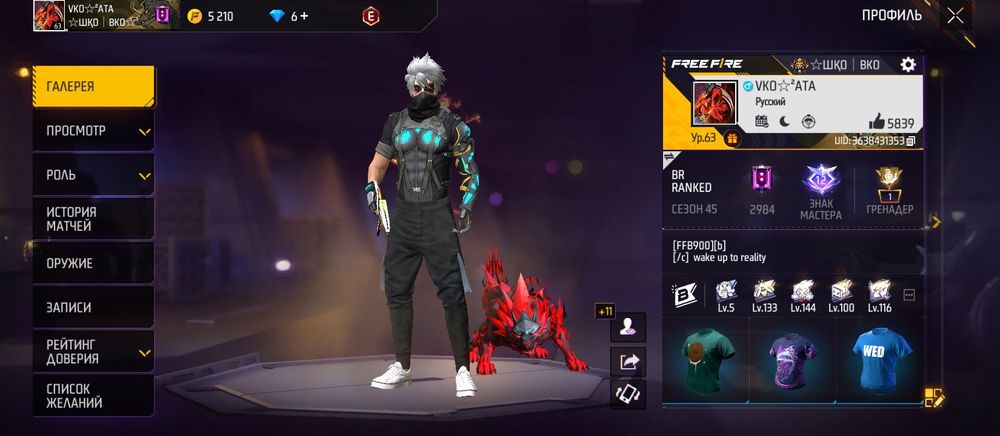Open profile settings gear icon
The image size is (1000, 436).
(908, 64)
